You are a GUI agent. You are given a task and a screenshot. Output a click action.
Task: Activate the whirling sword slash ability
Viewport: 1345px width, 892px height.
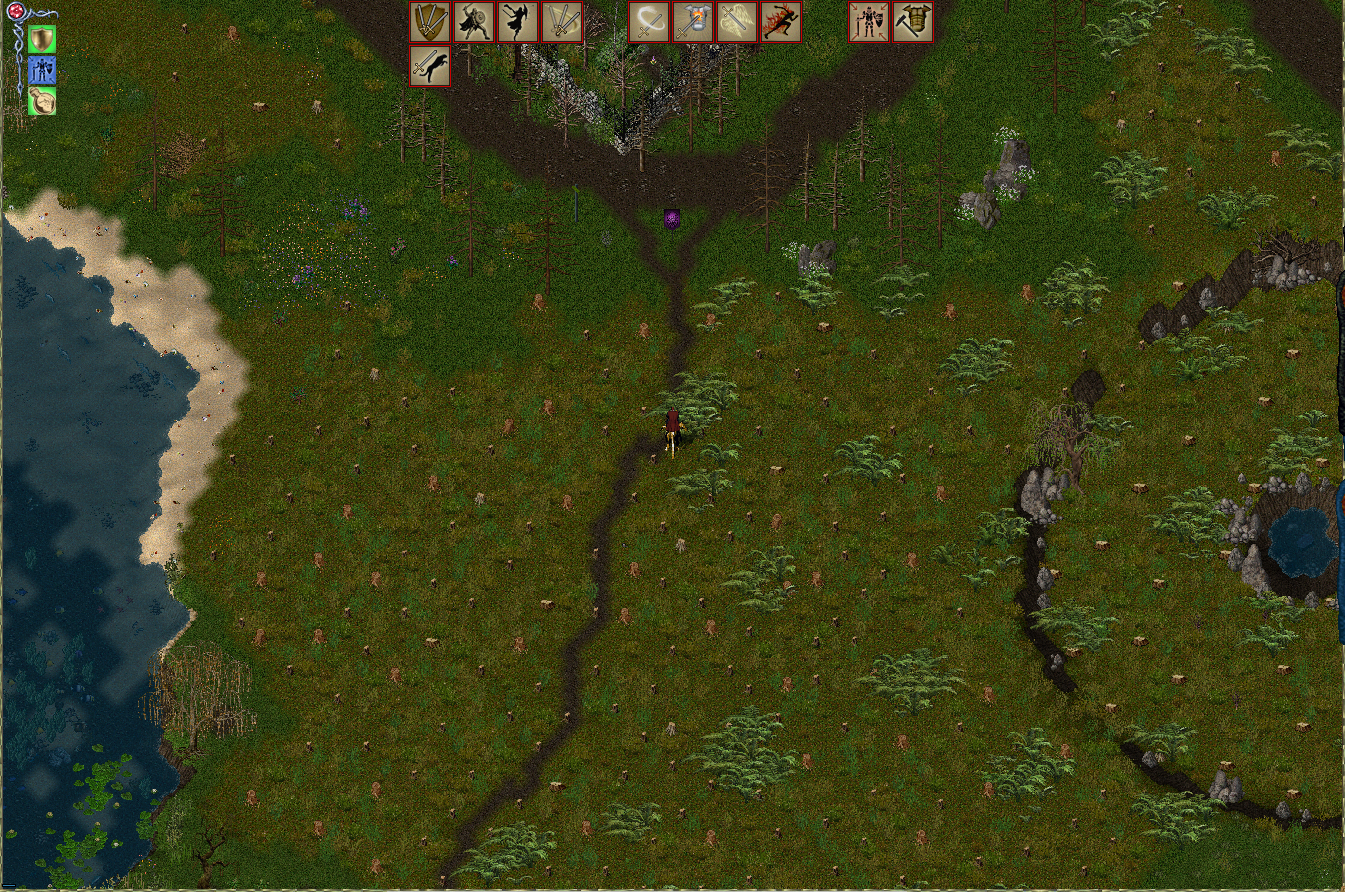click(x=649, y=22)
